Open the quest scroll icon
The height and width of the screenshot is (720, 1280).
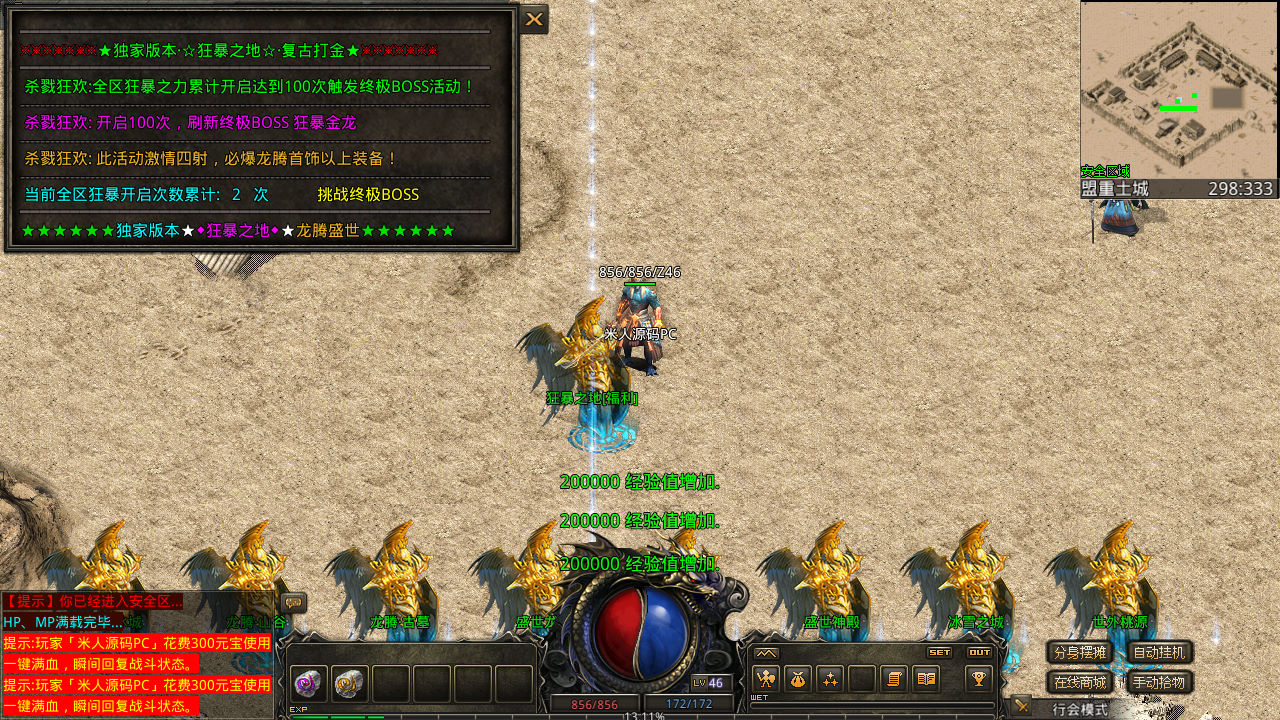point(894,679)
